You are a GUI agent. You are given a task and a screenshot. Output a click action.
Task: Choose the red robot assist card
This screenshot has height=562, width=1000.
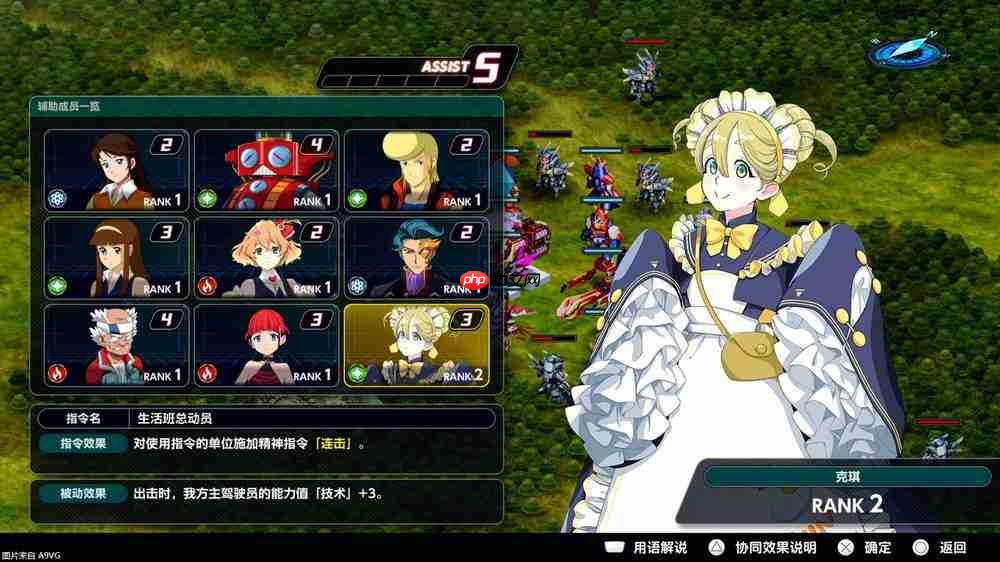point(266,170)
